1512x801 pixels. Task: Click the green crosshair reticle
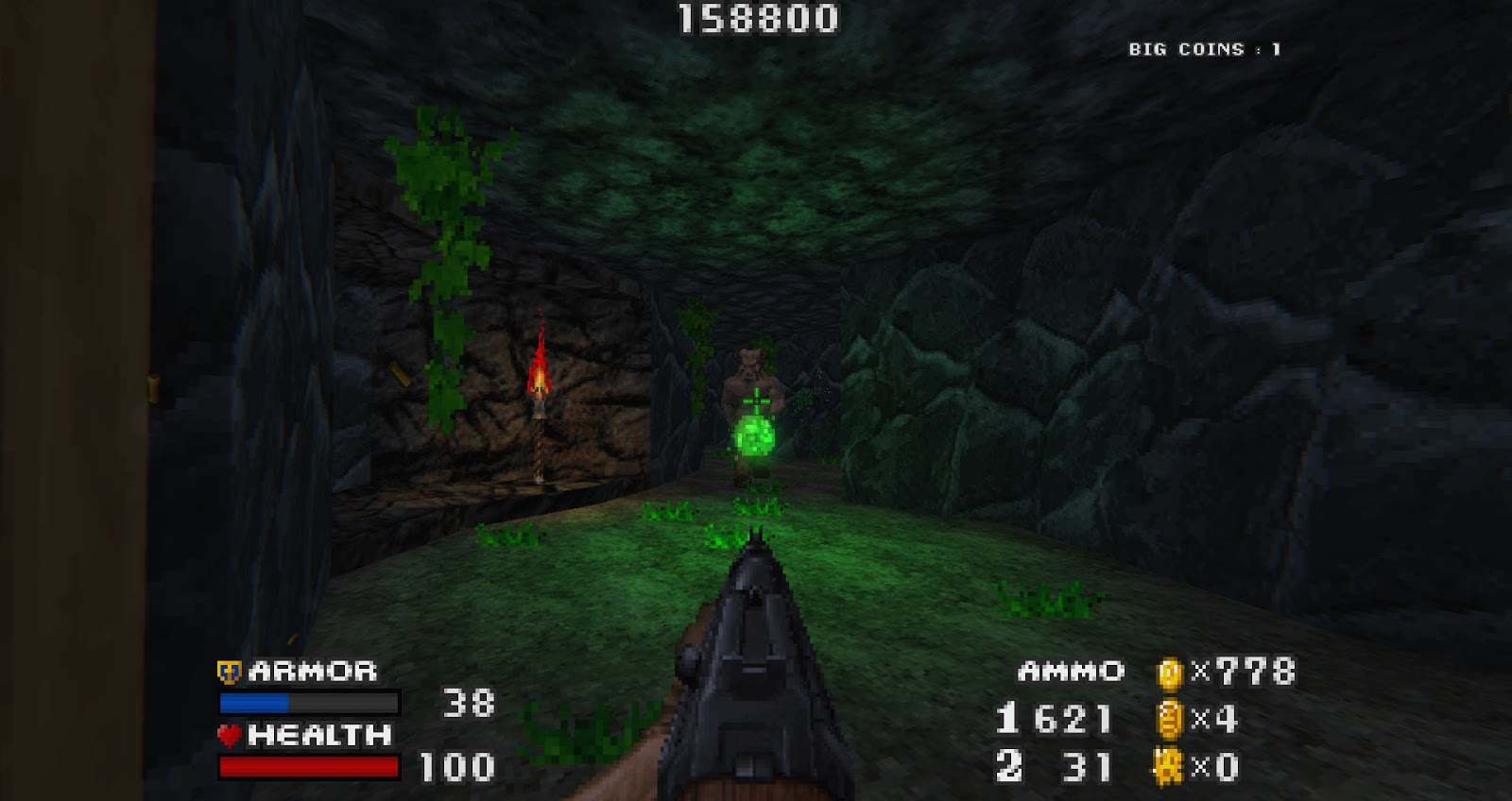[756, 400]
